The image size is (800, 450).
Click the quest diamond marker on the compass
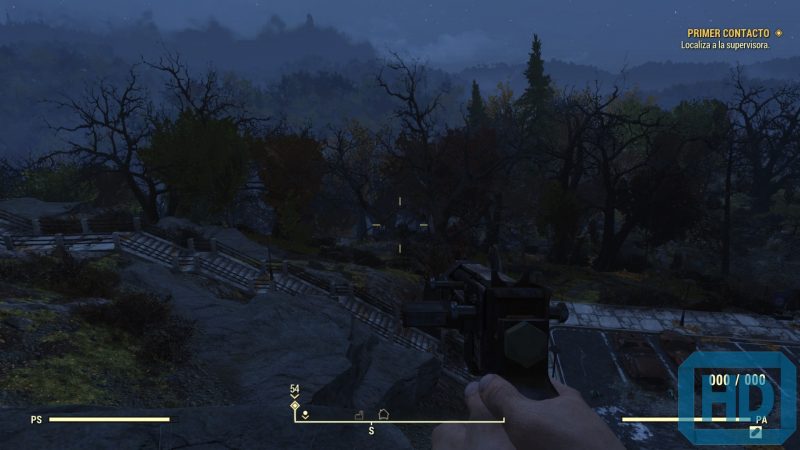(295, 405)
